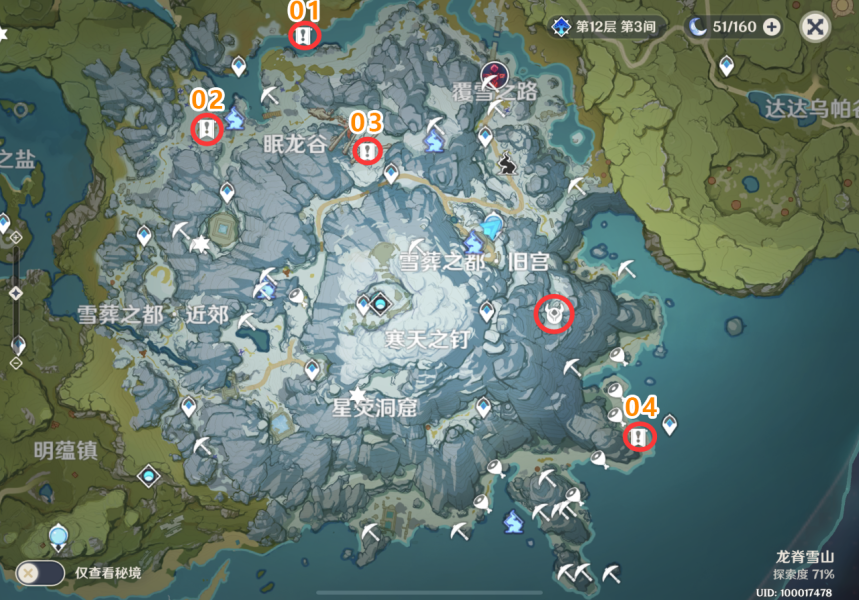Select the black rabbit marker below 覆雪之路
Screen dimensions: 859x600
[x=507, y=161]
